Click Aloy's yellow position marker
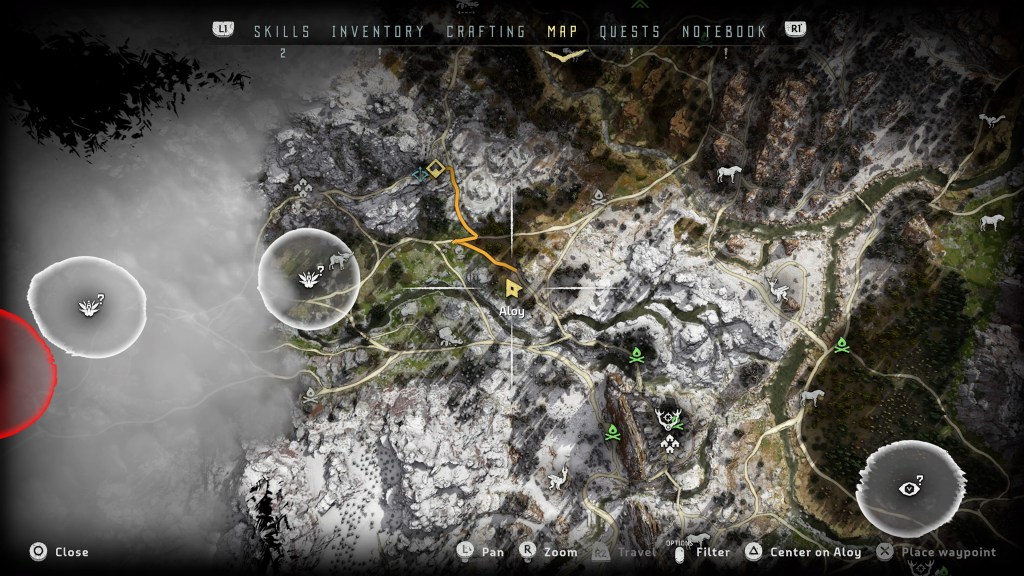The image size is (1024, 576). tap(513, 289)
